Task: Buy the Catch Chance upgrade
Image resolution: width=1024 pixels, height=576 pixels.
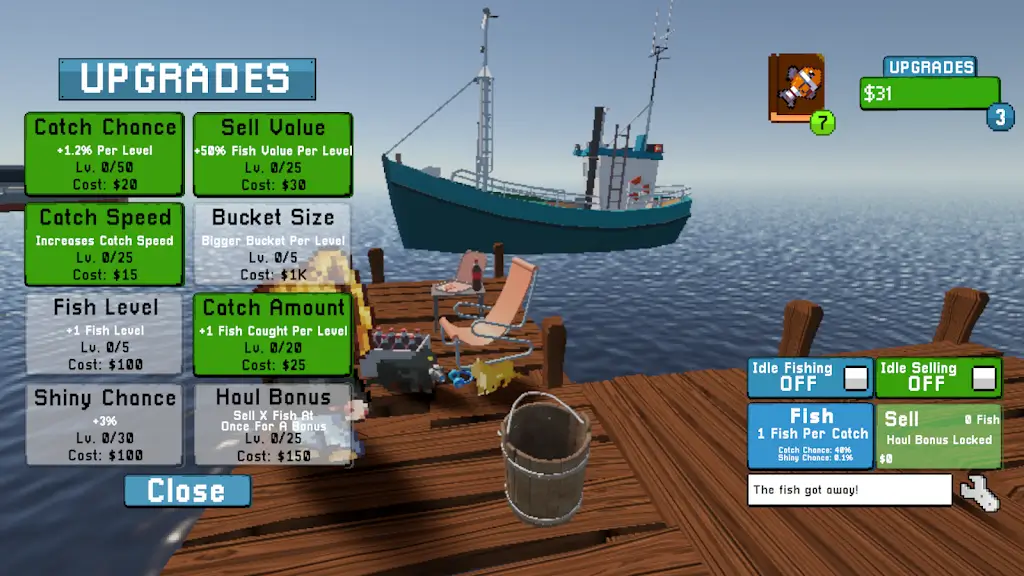Action: (104, 154)
